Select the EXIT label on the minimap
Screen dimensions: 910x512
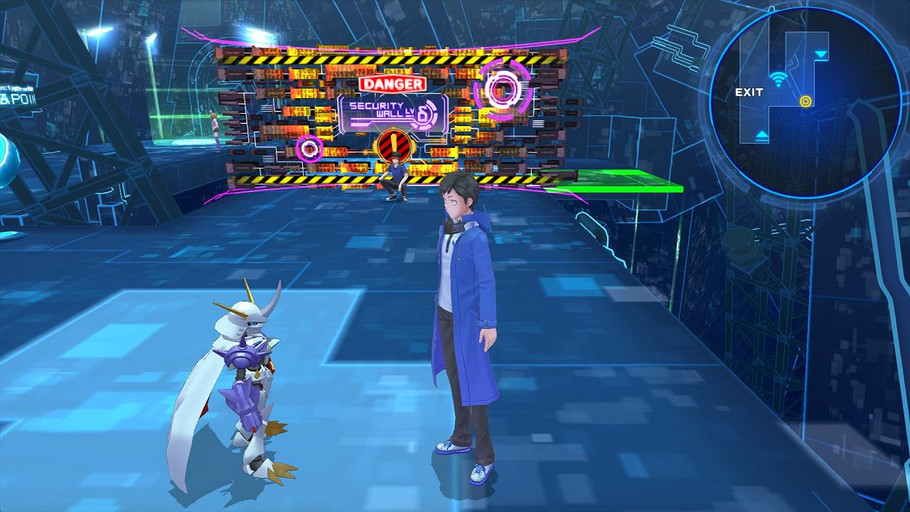point(749,92)
